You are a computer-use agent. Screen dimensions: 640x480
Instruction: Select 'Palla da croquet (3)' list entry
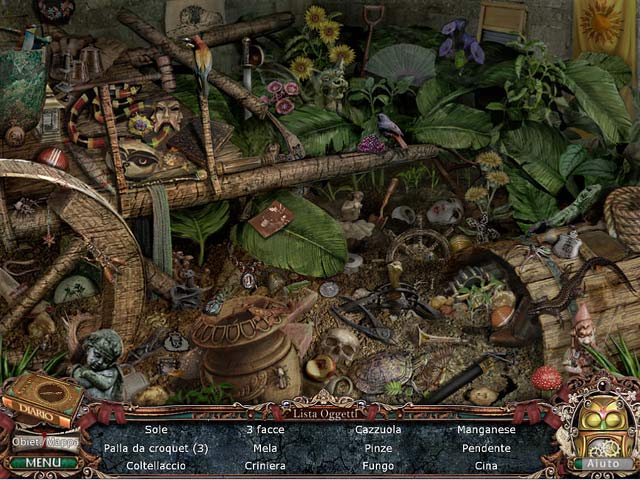point(155,448)
